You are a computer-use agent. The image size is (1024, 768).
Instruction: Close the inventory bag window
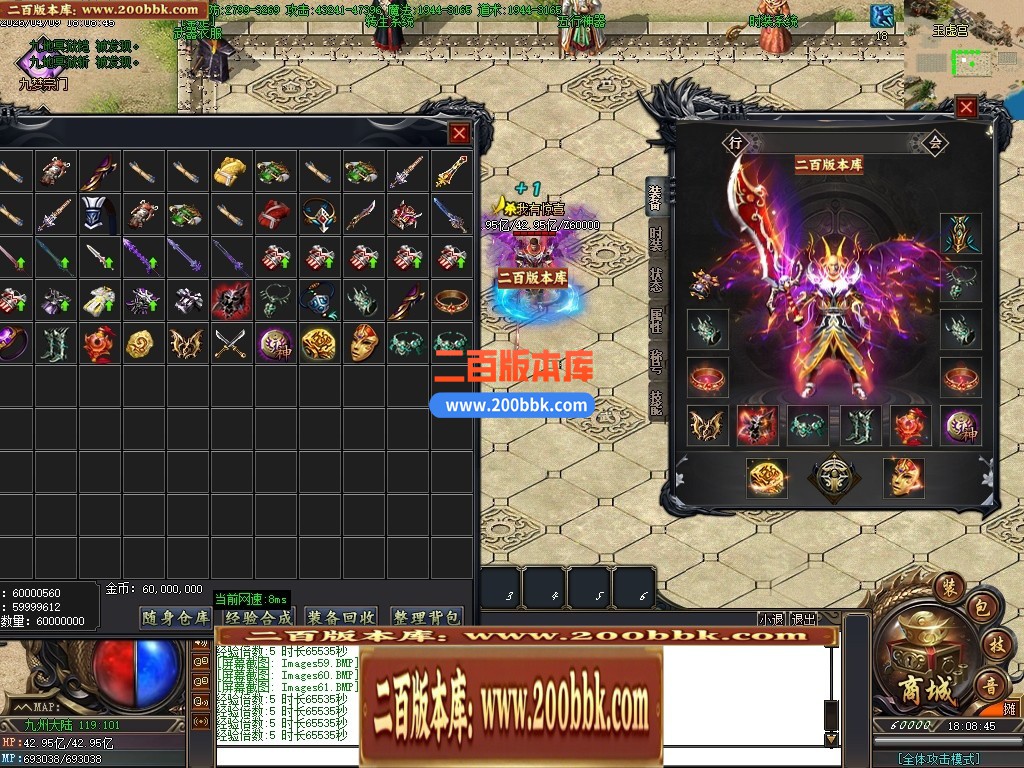[458, 133]
